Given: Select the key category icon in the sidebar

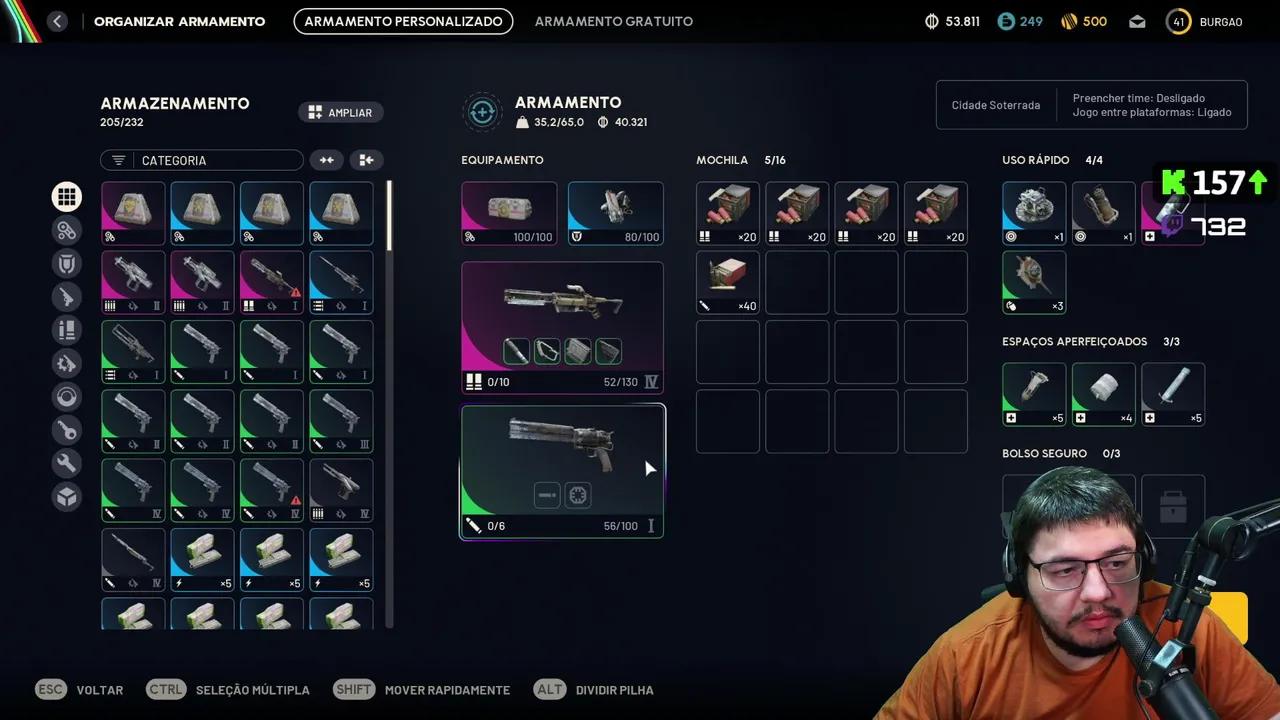Looking at the screenshot, I should click(67, 430).
